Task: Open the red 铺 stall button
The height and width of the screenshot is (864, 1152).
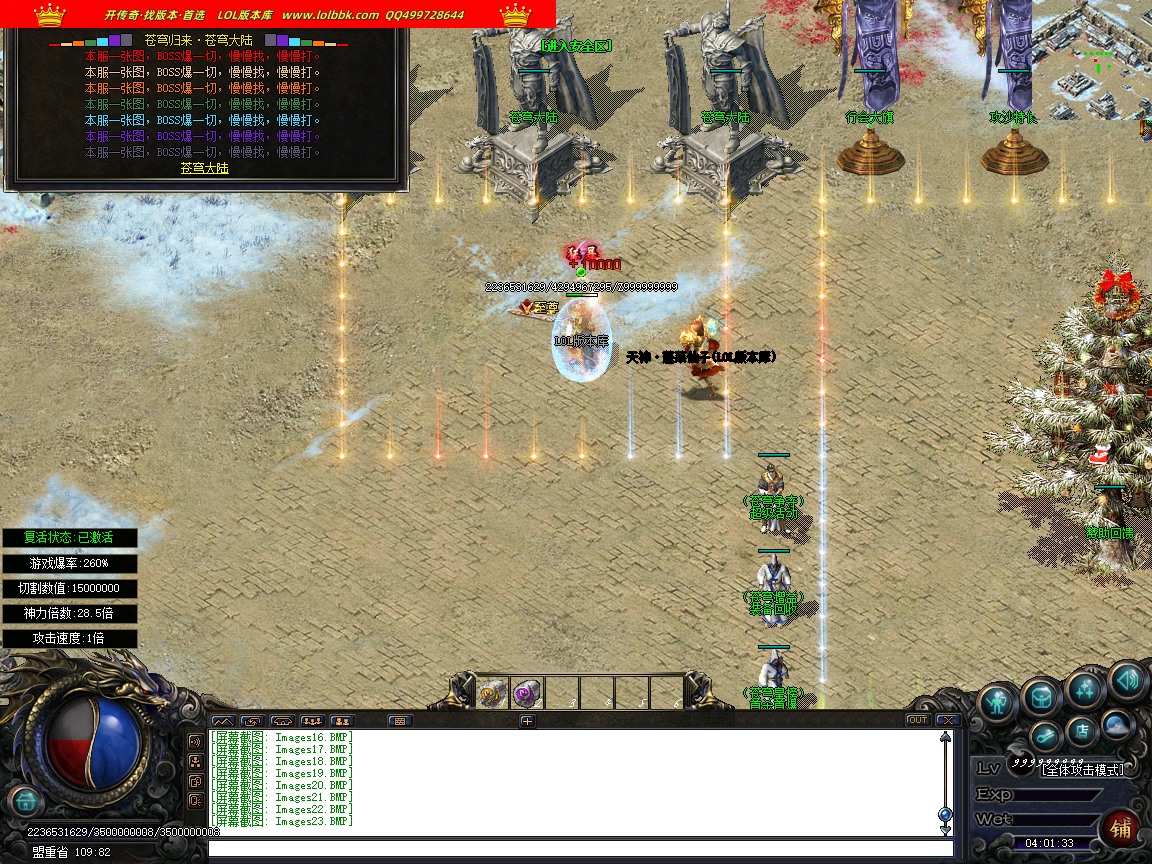Action: point(1121,828)
